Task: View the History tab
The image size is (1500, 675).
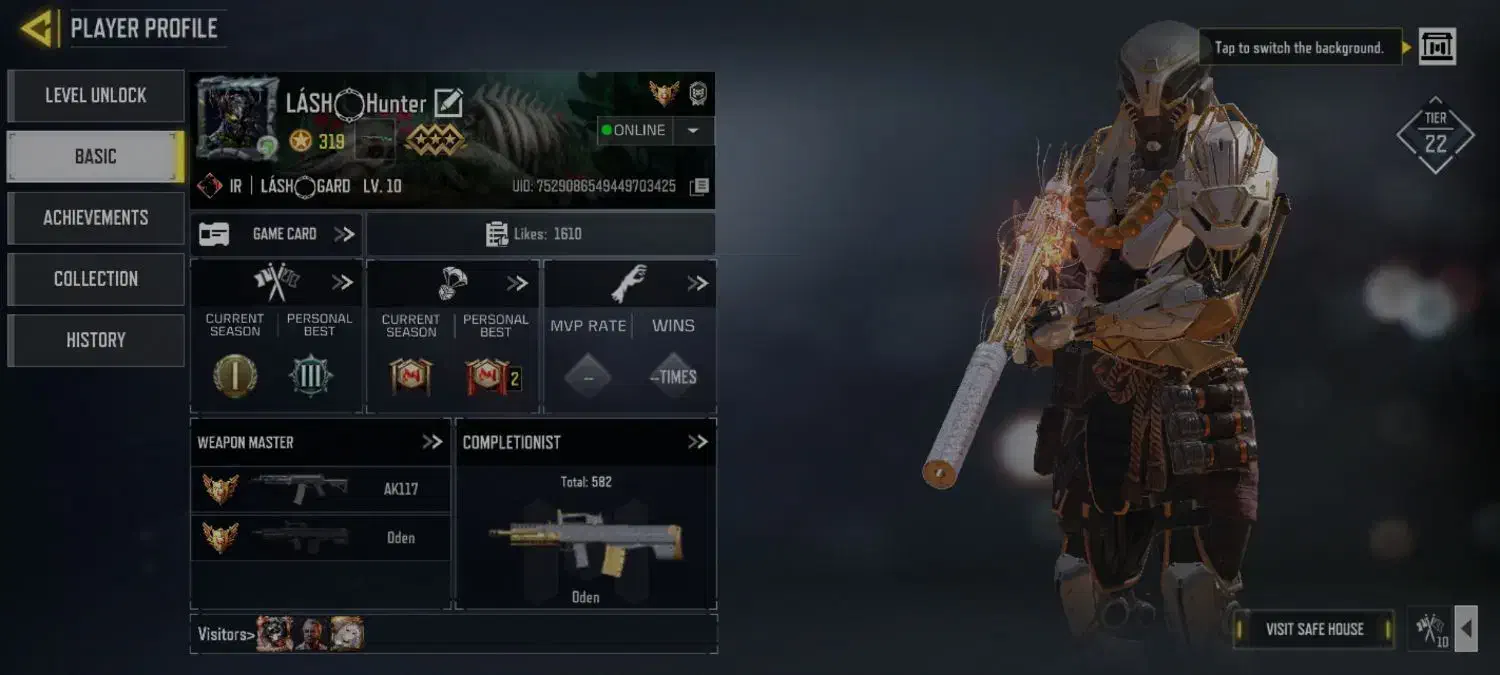Action: coord(95,340)
